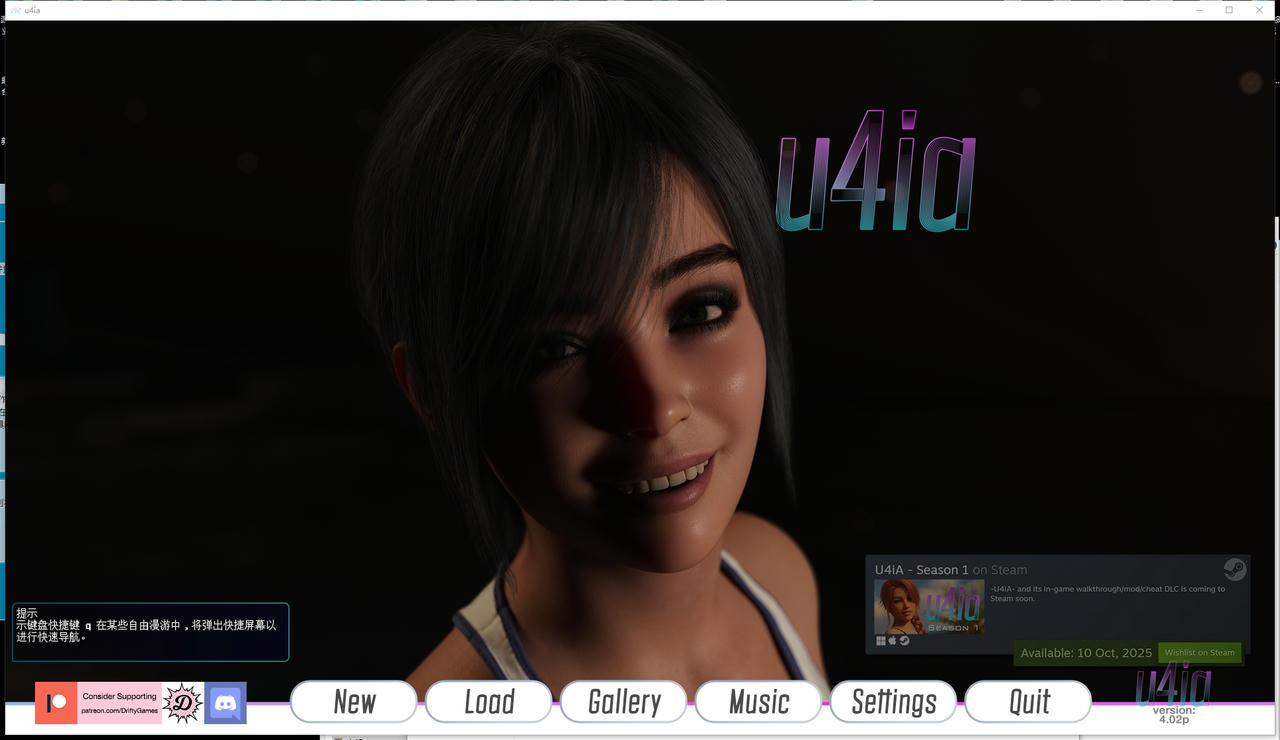The image size is (1280, 740).
Task: Click the Patreon icon in the support banner
Action: coord(57,702)
